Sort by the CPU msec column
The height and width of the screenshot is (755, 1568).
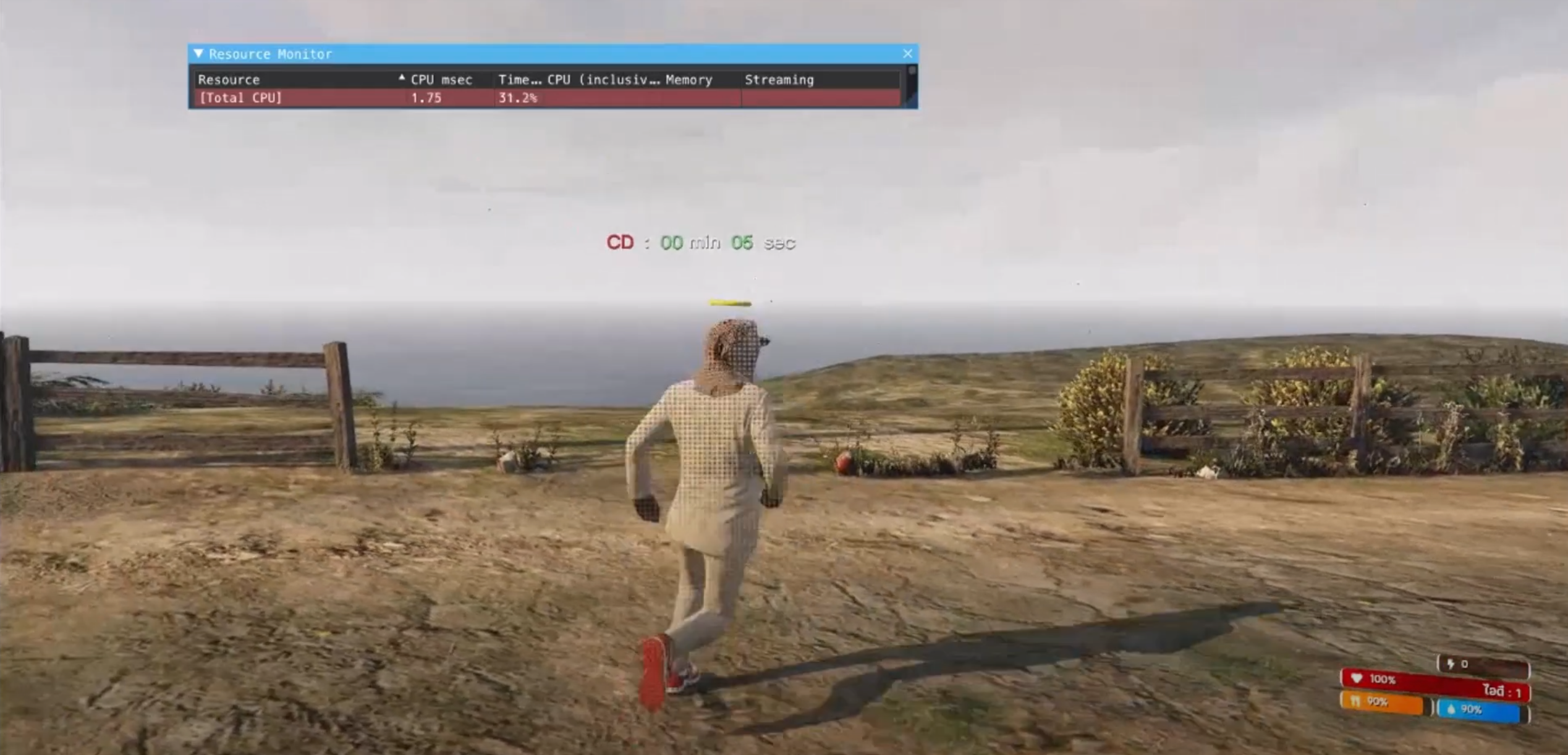tap(441, 80)
